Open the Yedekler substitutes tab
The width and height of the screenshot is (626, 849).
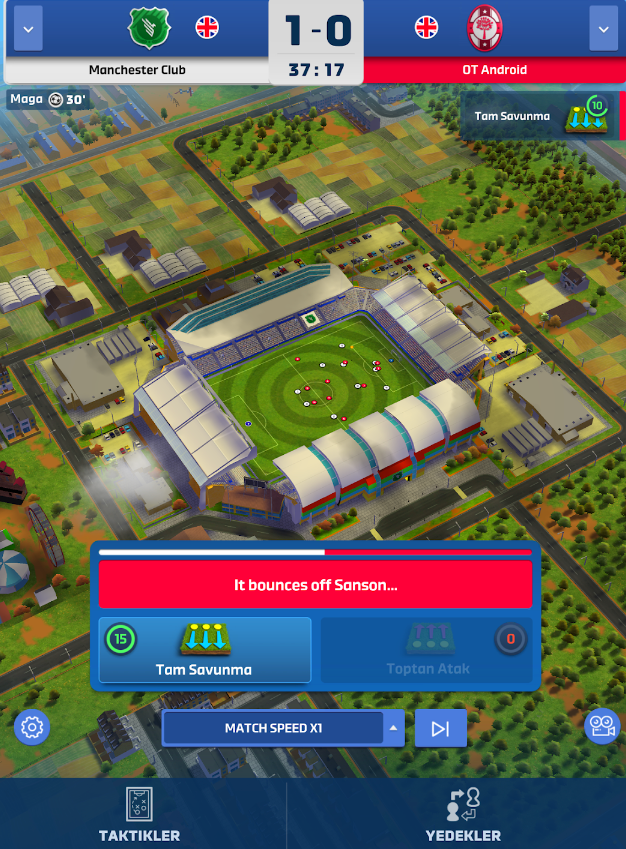pyautogui.click(x=462, y=814)
